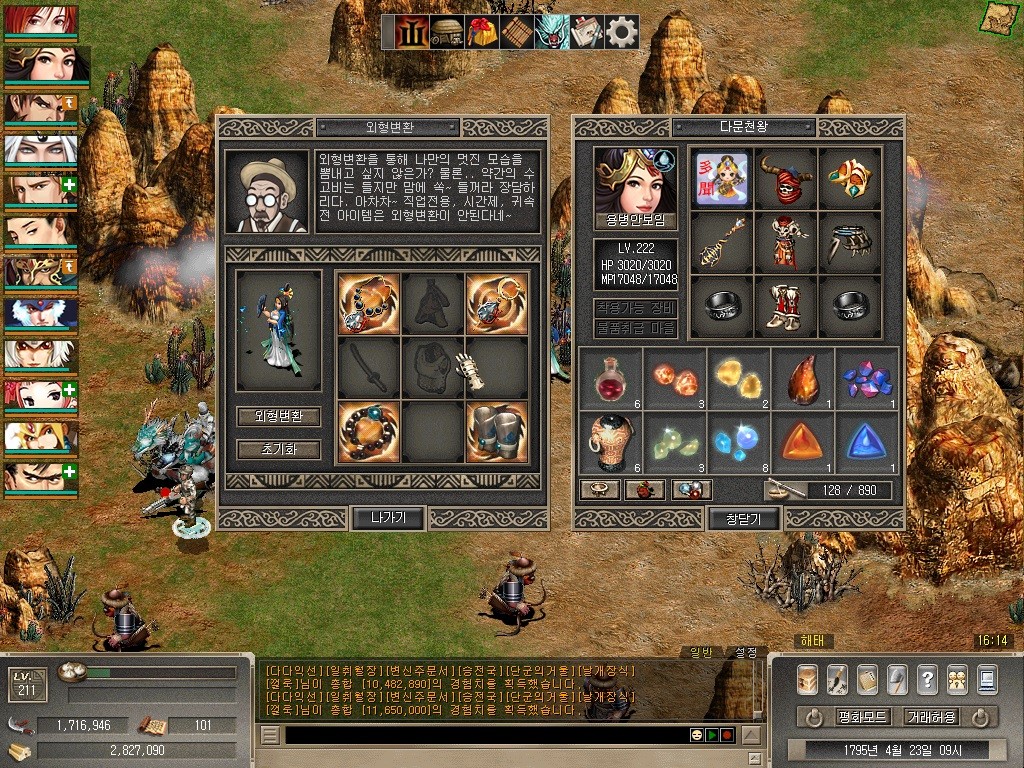
Task: Select the blue triangle gem slot
Action: [x=866, y=442]
